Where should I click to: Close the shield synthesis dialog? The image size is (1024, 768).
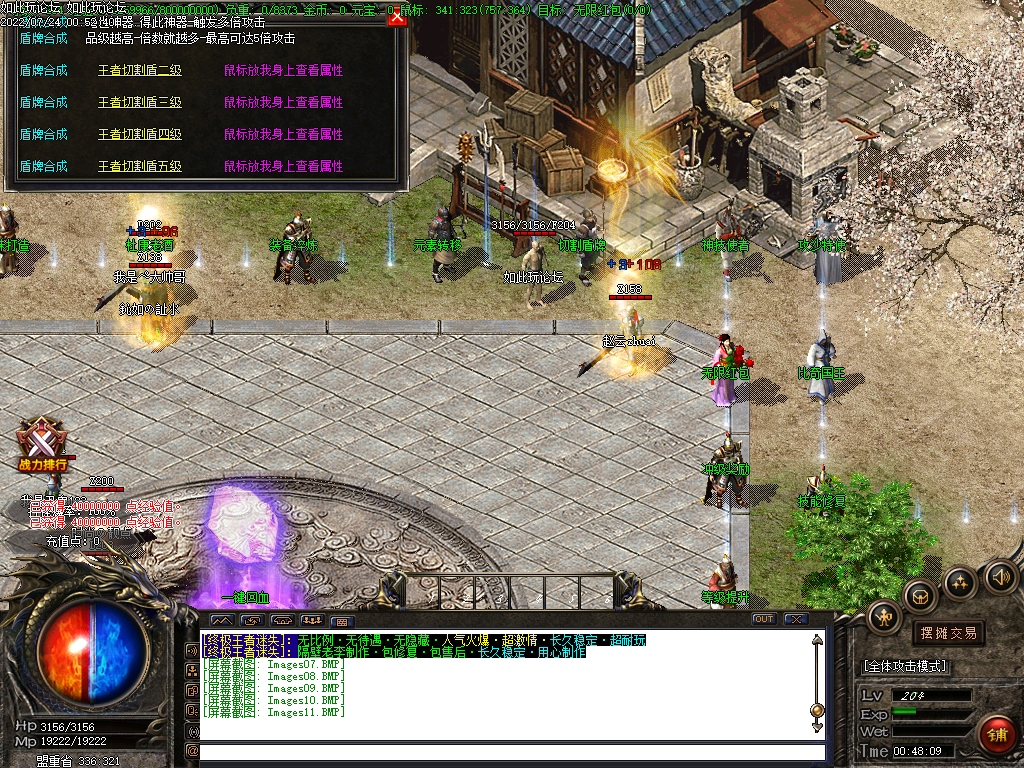coord(397,17)
